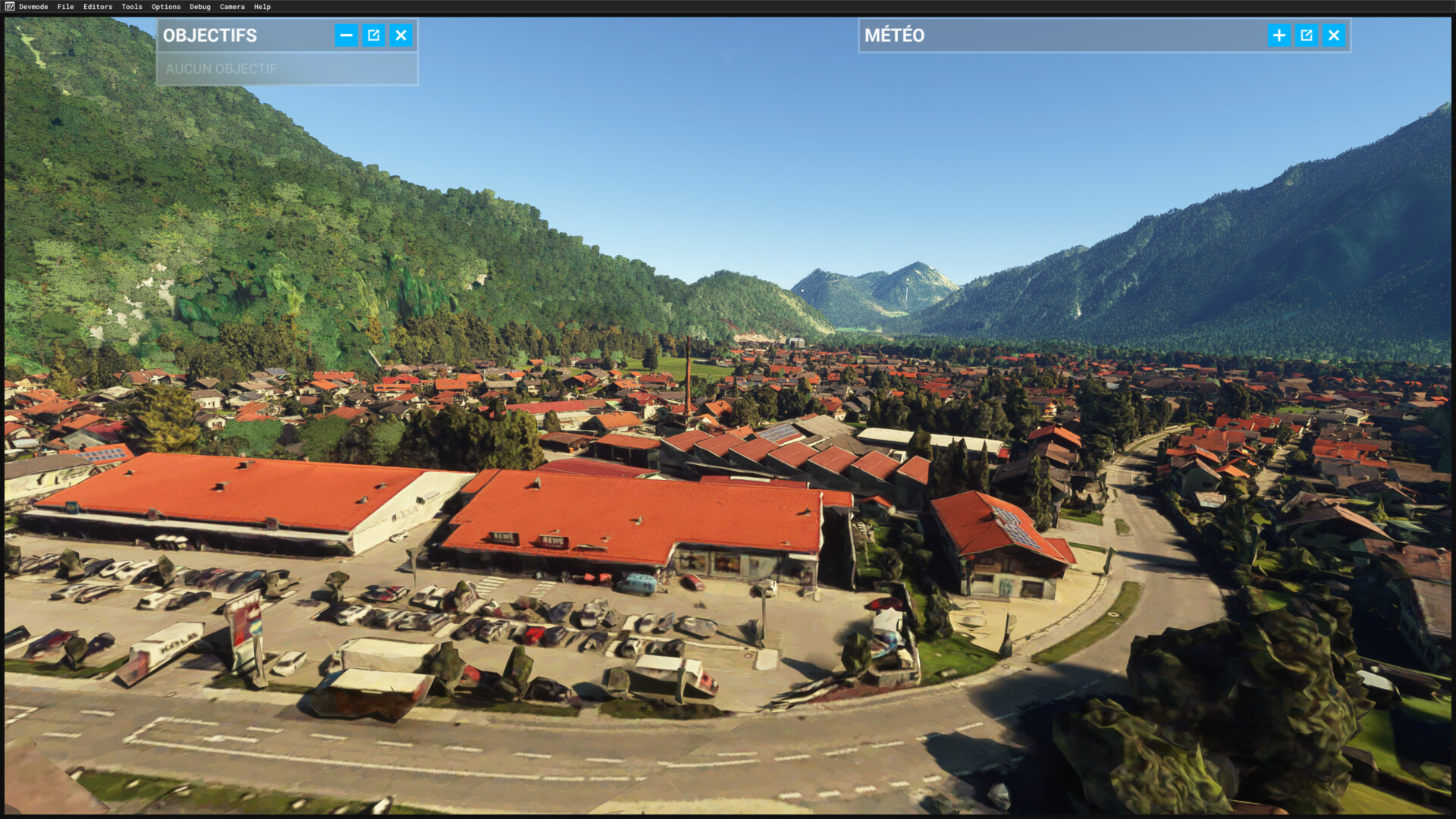
Task: Open the Camera menu
Action: point(232,7)
